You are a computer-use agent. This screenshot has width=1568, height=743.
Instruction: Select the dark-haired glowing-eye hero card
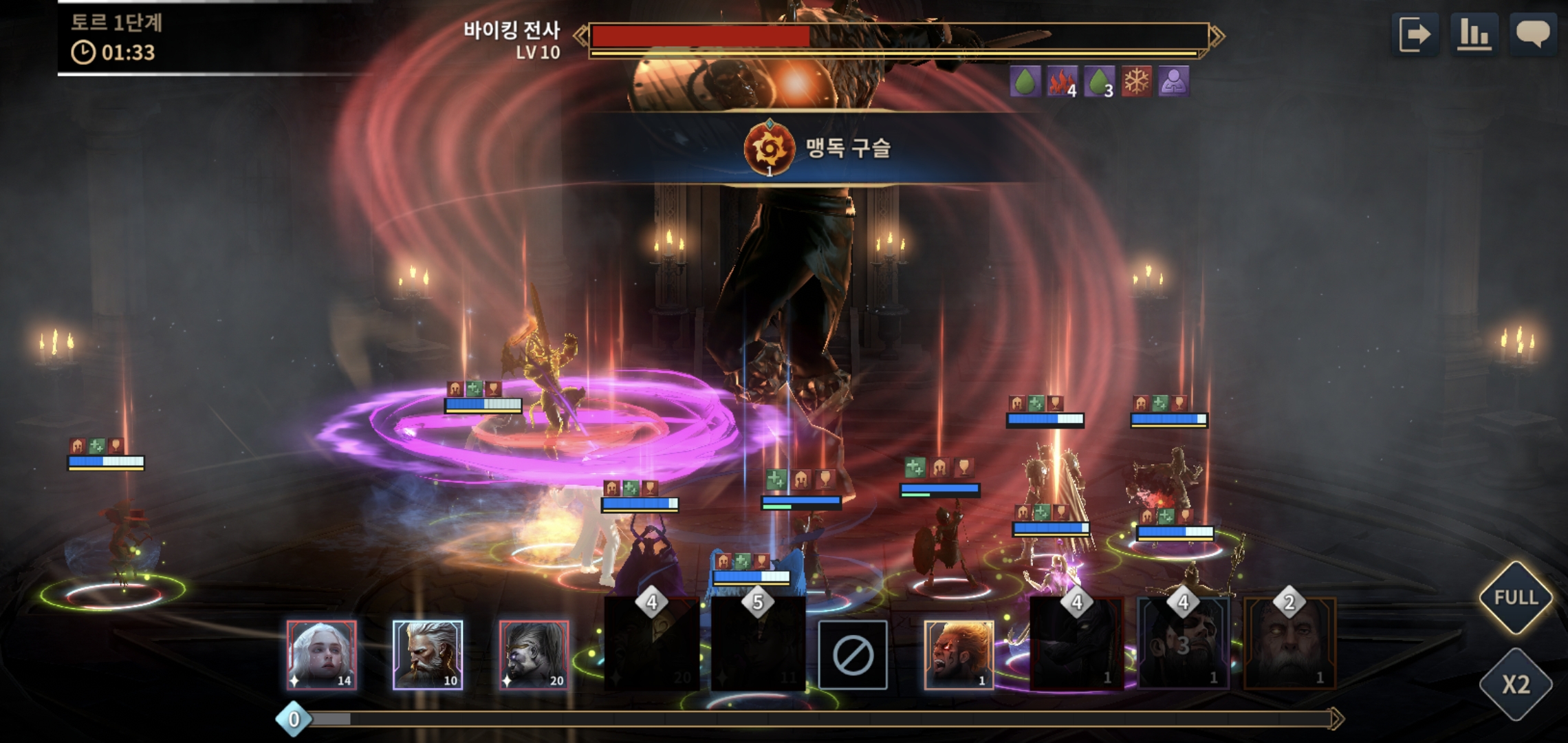coord(534,655)
